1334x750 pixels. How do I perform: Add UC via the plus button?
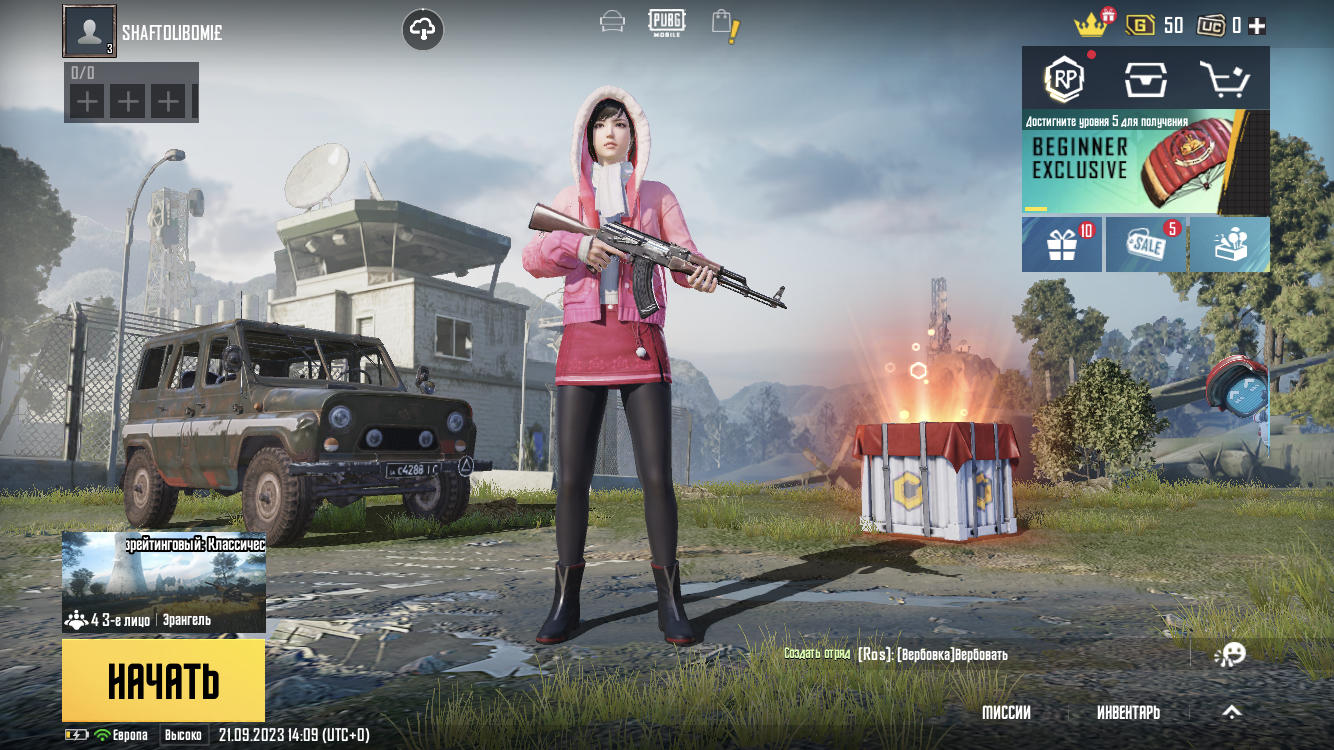point(1254,24)
